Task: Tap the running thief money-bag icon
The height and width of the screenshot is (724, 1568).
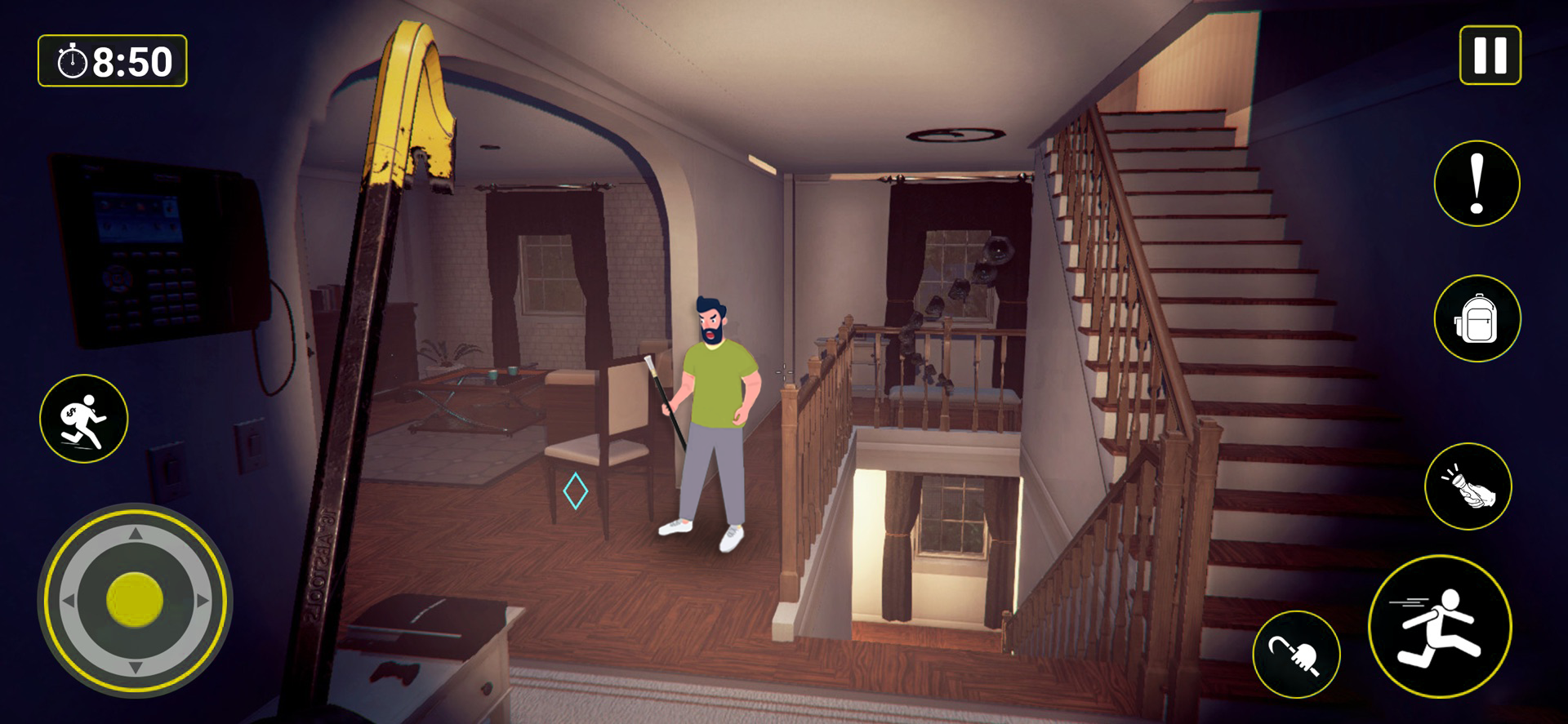Action: click(86, 418)
